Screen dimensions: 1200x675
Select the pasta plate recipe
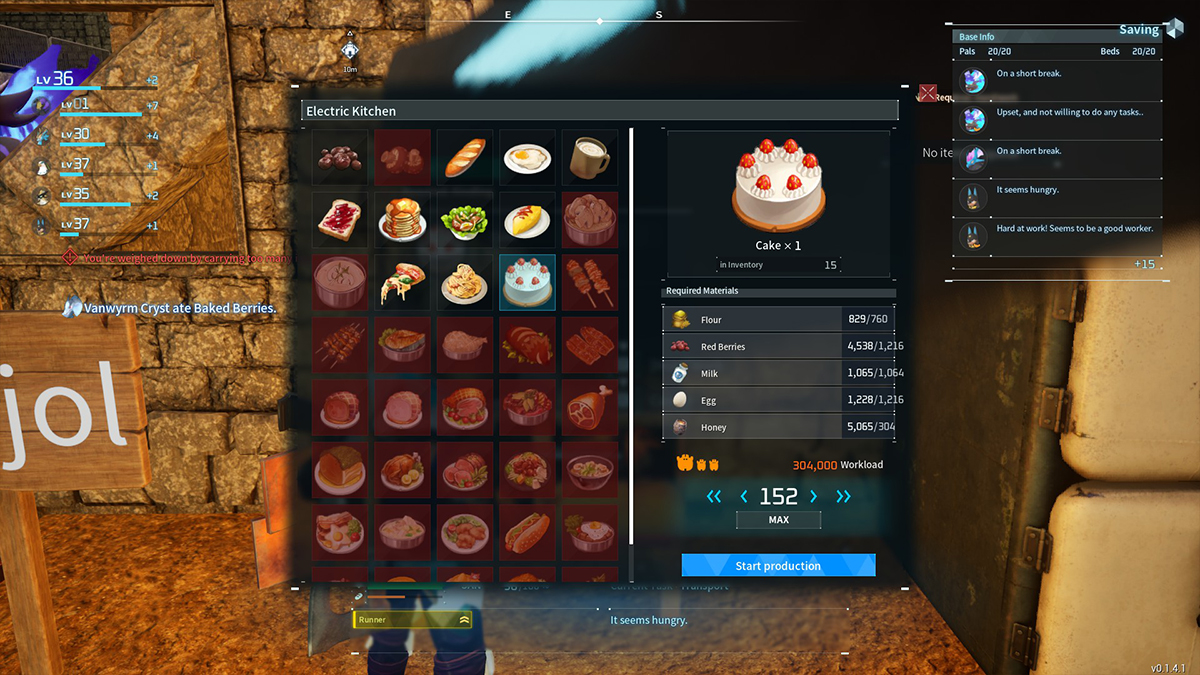[x=464, y=282]
